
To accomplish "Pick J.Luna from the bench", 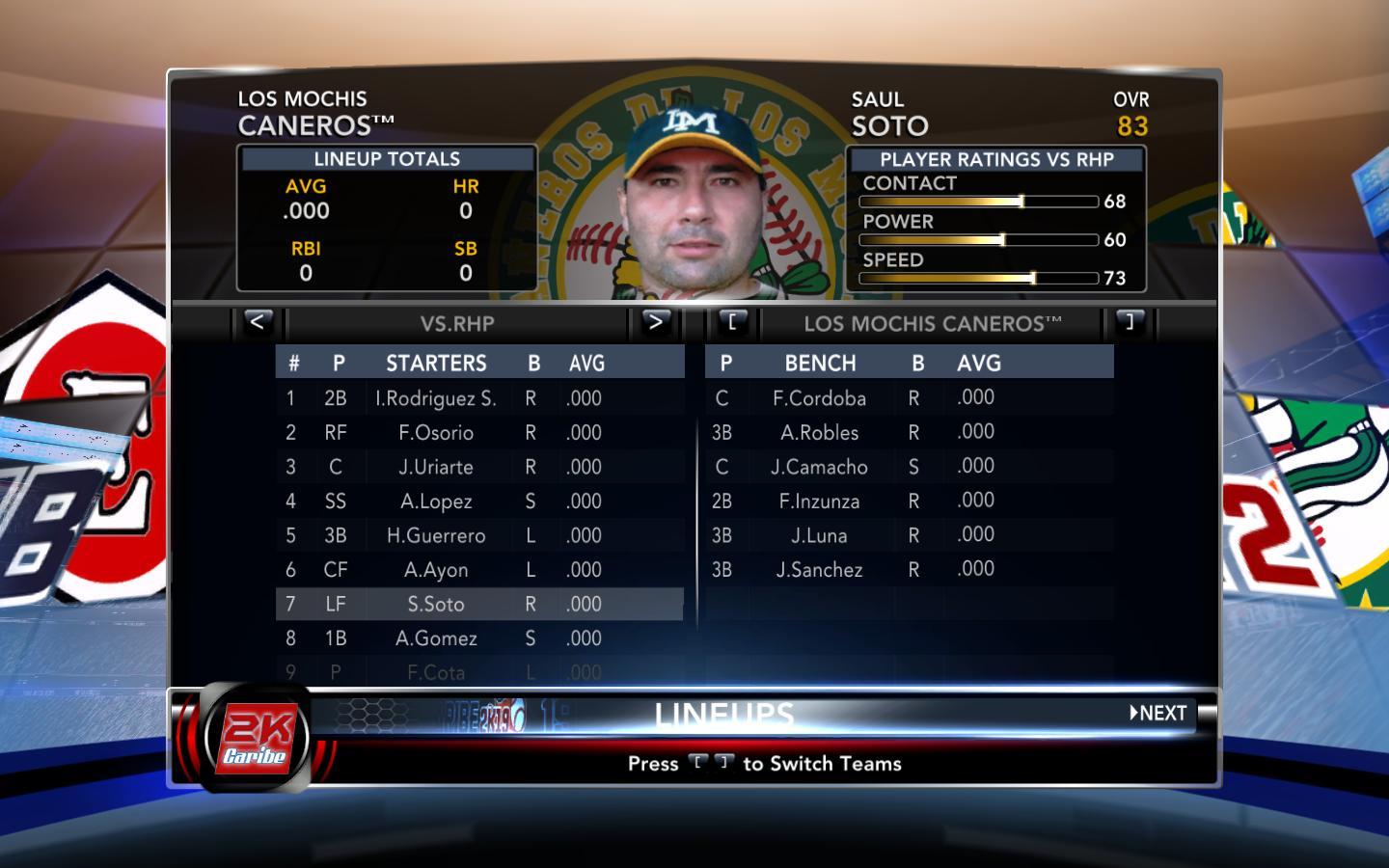I will 819,535.
